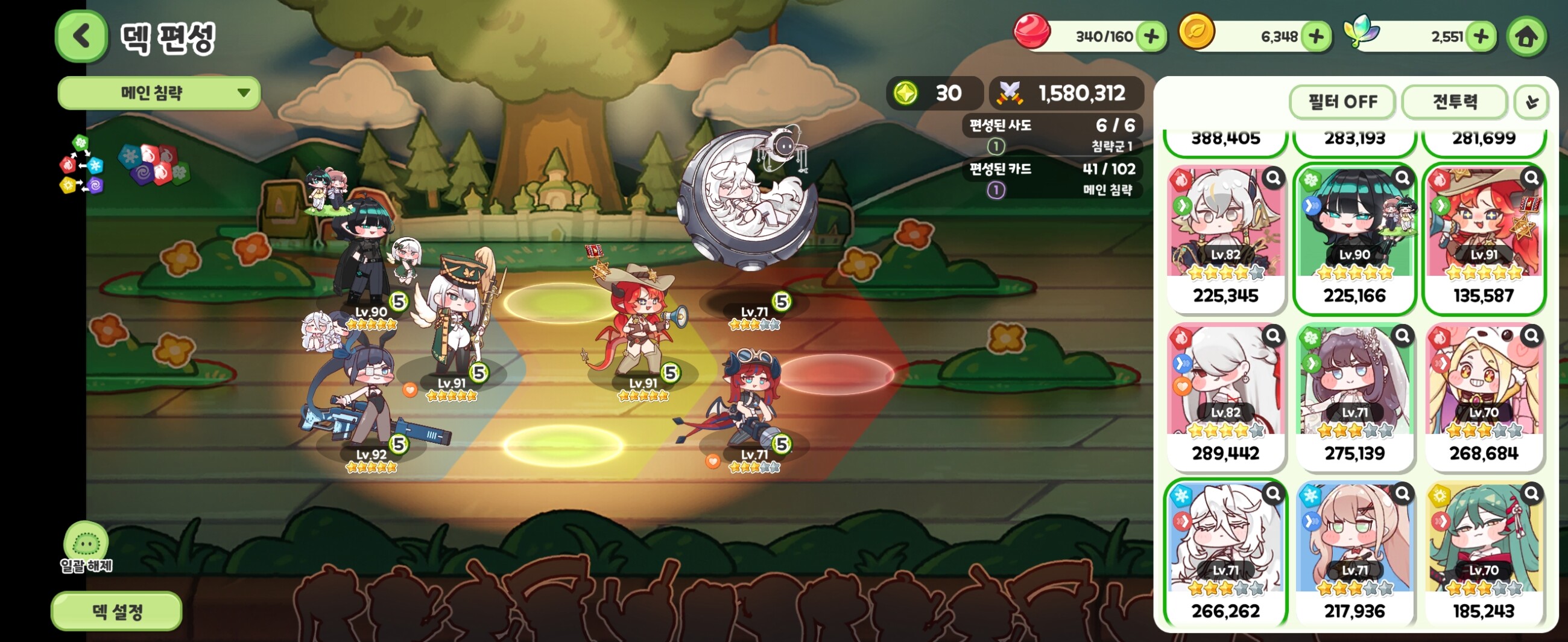
Task: Flip the sort order arrow button
Action: [x=1531, y=102]
